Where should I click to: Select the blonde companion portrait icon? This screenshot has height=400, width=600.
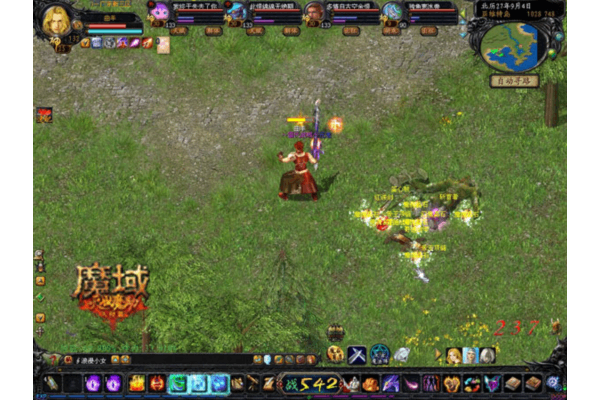click(453, 355)
